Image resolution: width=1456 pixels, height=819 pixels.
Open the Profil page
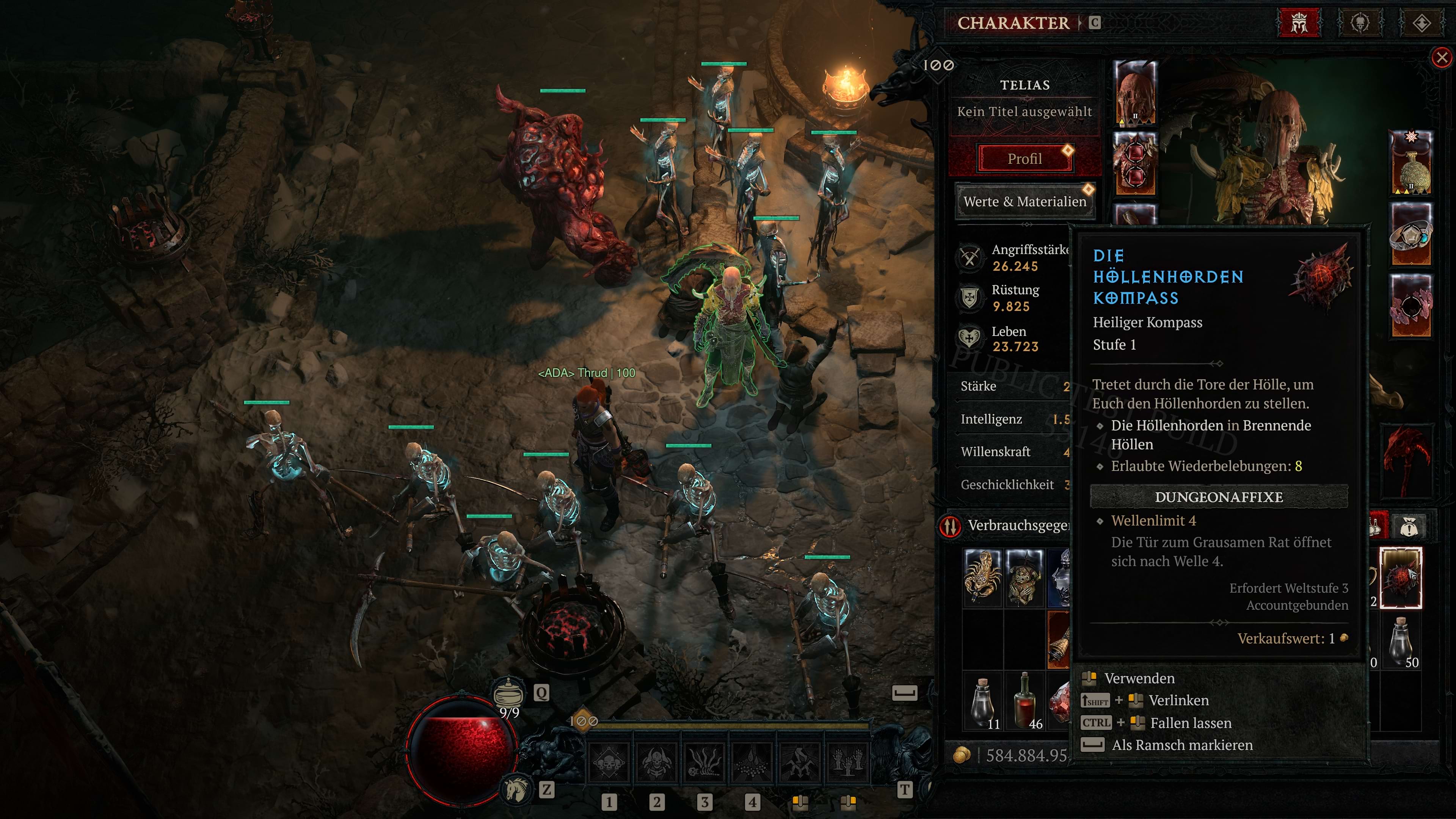[1024, 159]
